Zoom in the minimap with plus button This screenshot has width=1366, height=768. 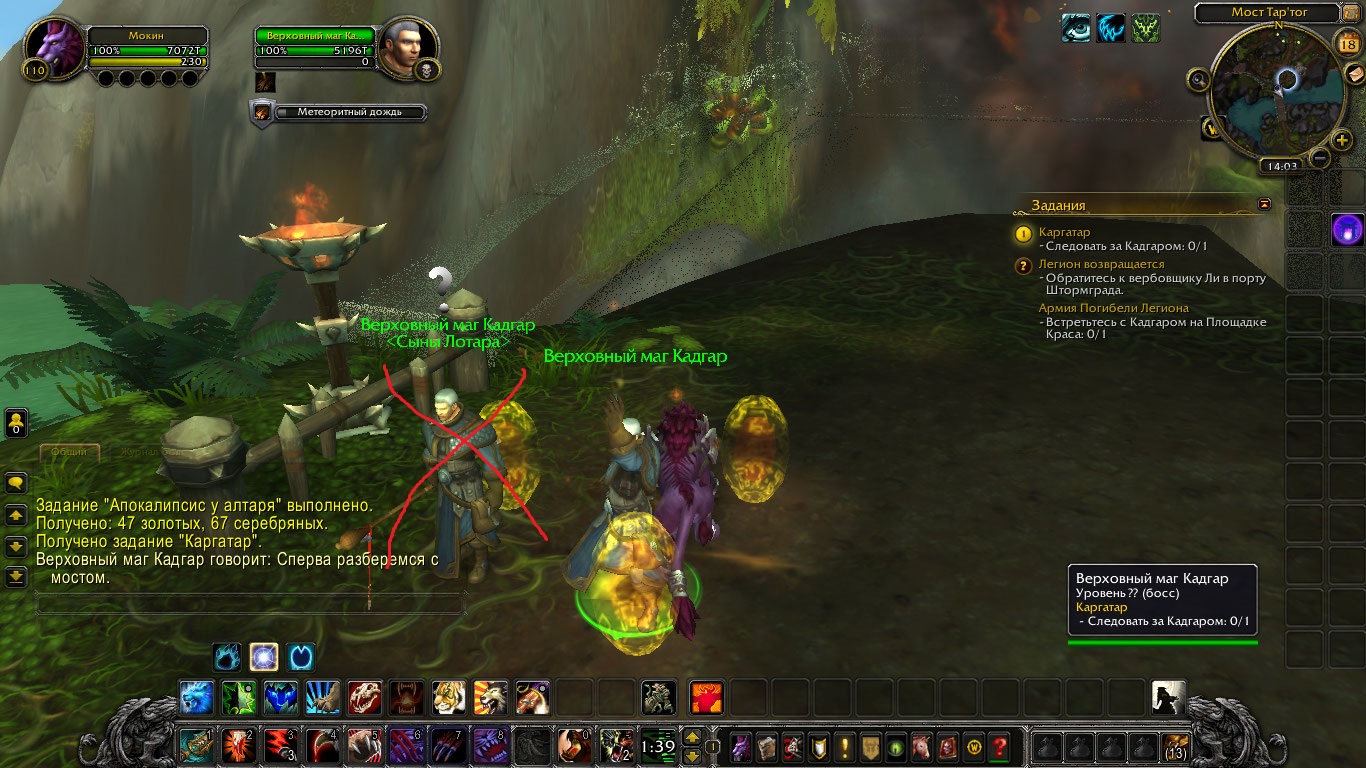point(1342,139)
